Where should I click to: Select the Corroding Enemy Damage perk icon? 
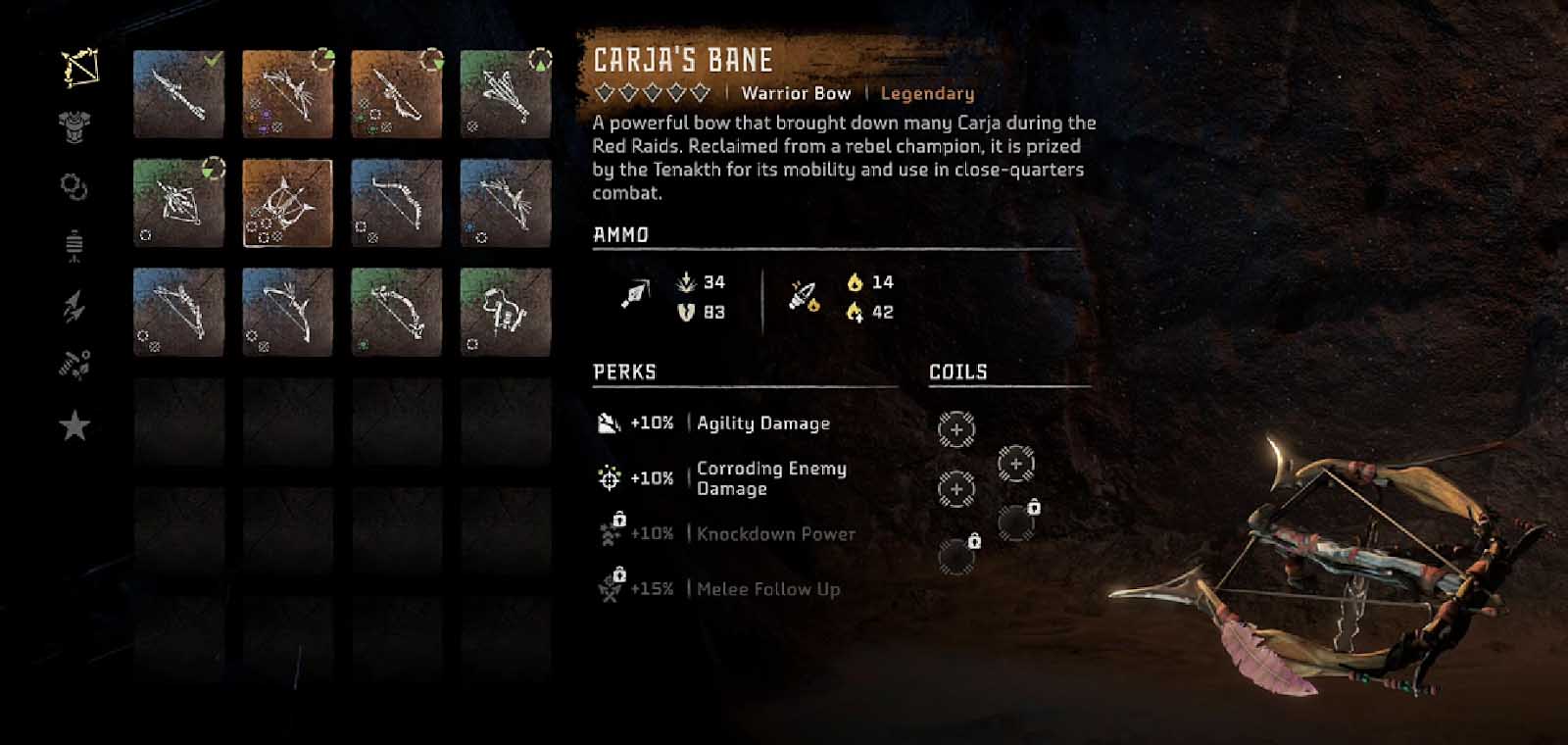610,477
